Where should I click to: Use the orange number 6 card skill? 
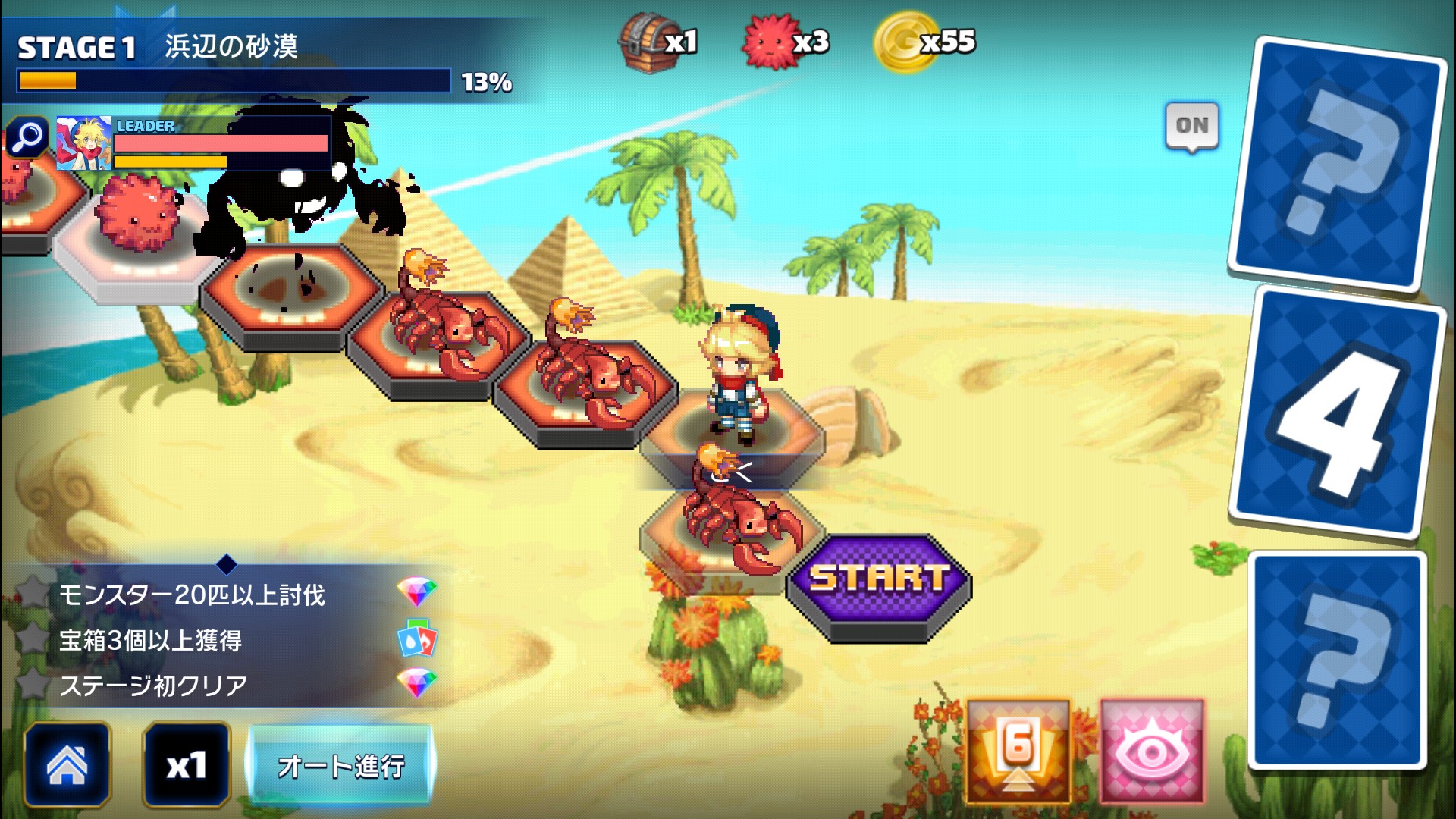(x=1018, y=751)
